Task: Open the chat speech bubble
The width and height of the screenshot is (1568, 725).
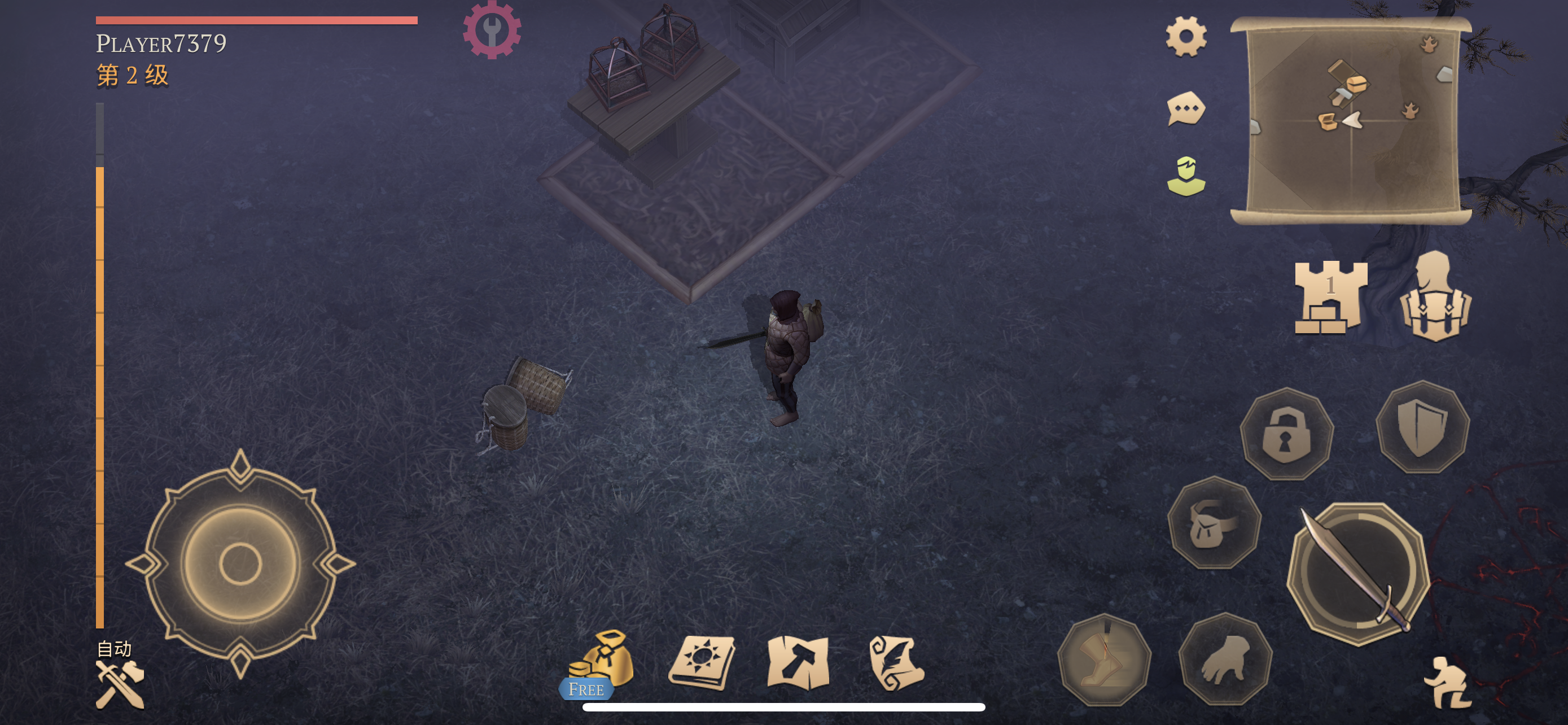Action: click(x=1186, y=110)
